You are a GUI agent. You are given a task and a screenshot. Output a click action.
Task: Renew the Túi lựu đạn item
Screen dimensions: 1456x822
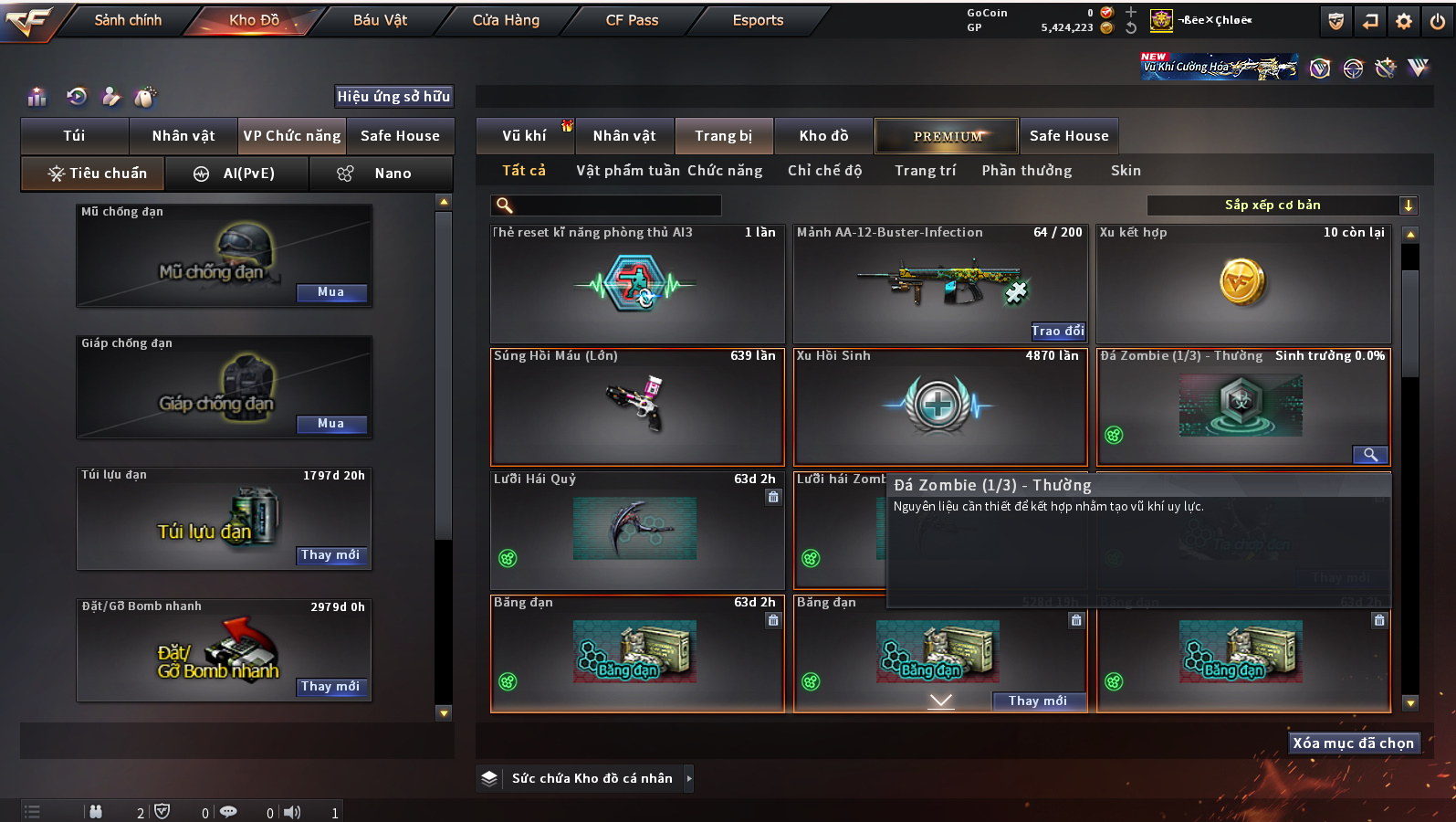(330, 555)
